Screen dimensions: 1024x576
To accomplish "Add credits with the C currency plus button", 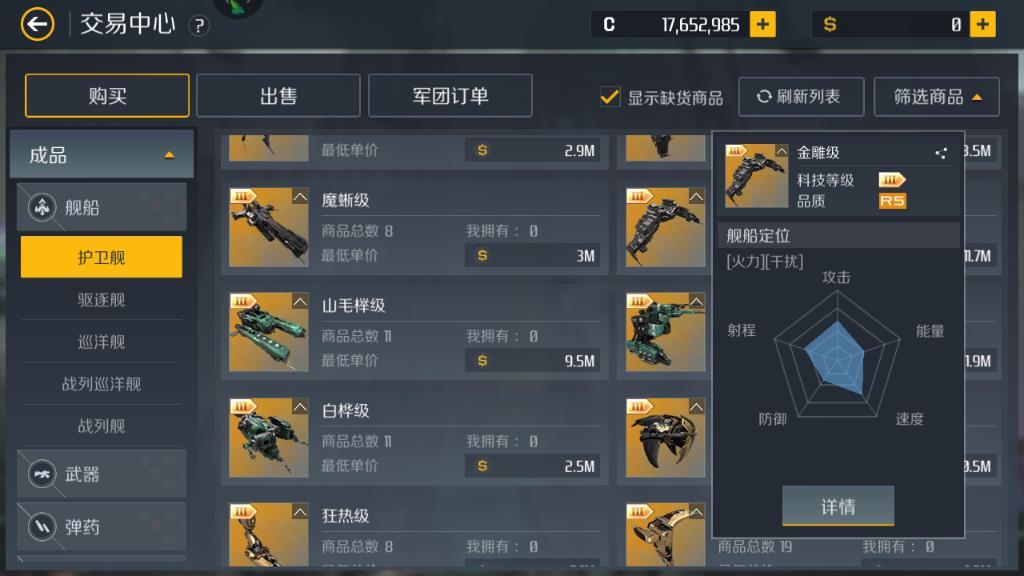I will point(763,24).
